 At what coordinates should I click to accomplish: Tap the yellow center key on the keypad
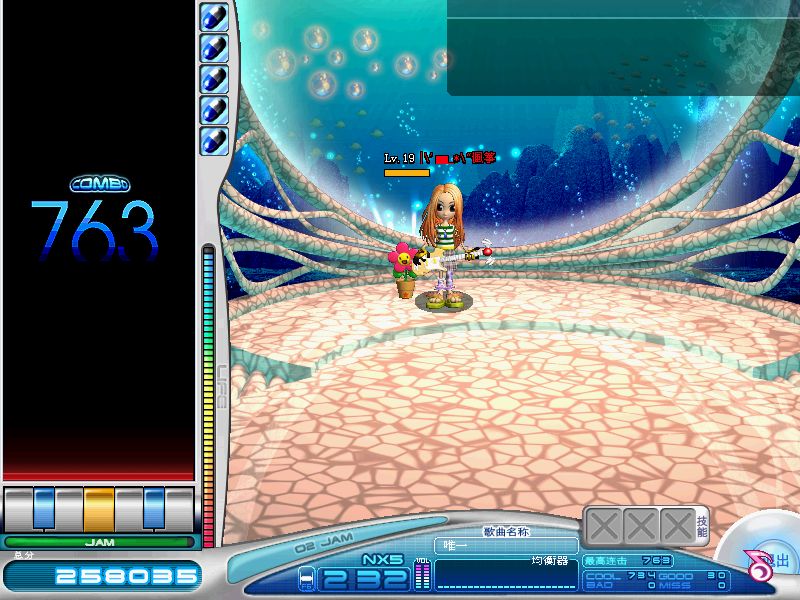pos(99,508)
